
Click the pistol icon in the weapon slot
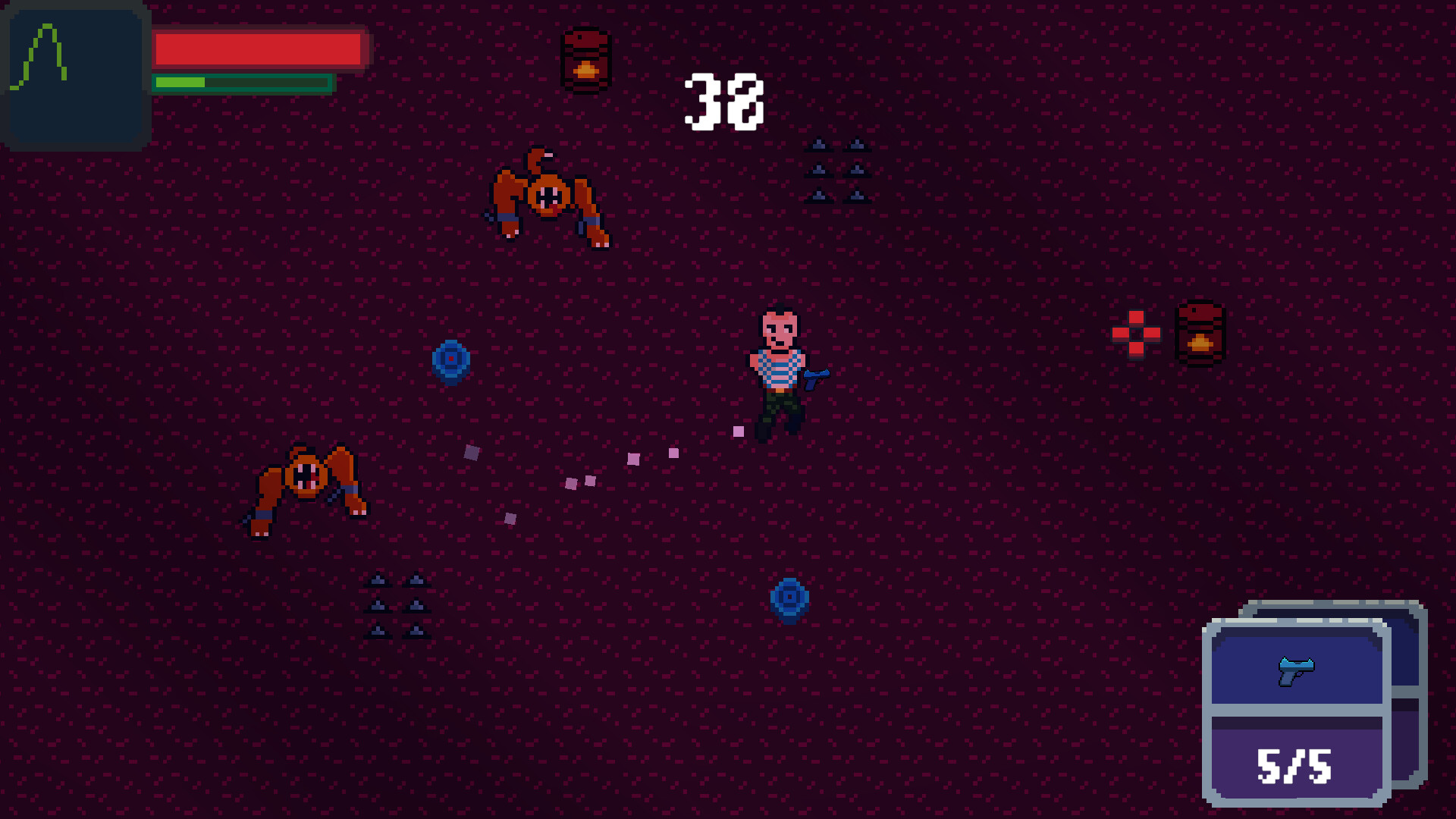pyautogui.click(x=1297, y=670)
